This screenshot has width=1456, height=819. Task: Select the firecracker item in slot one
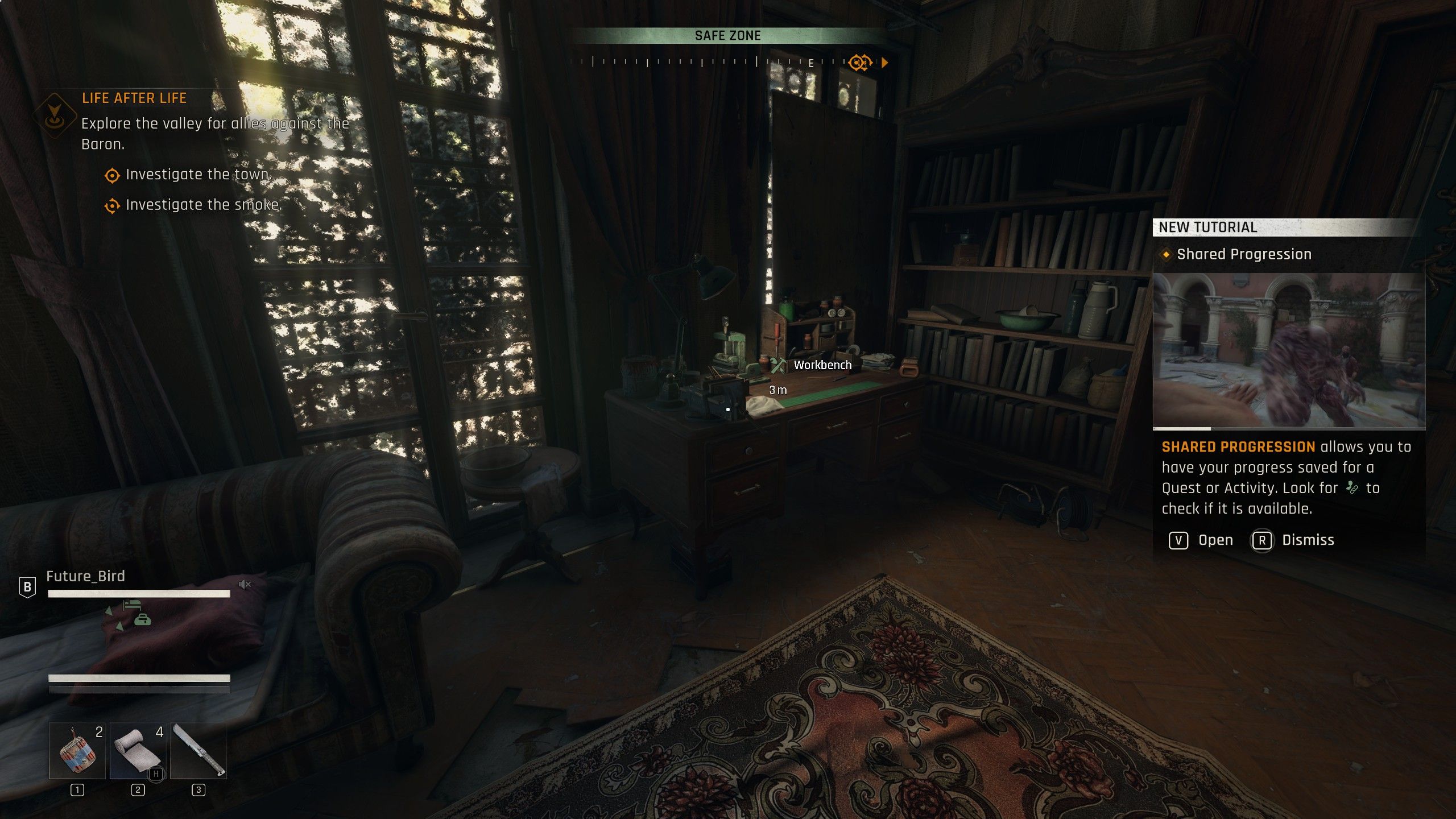coord(77,750)
